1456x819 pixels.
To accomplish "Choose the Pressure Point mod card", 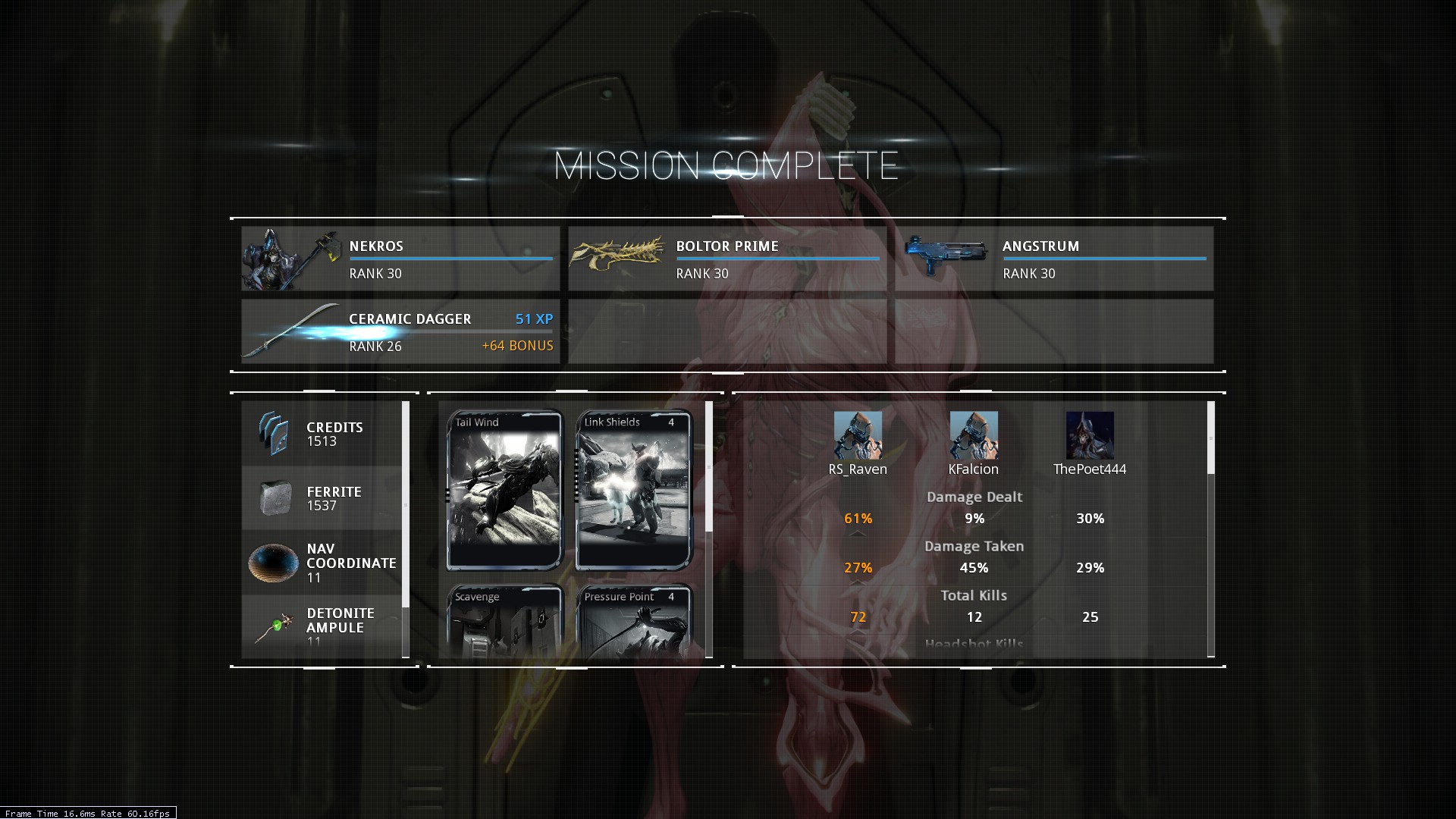I will point(634,622).
